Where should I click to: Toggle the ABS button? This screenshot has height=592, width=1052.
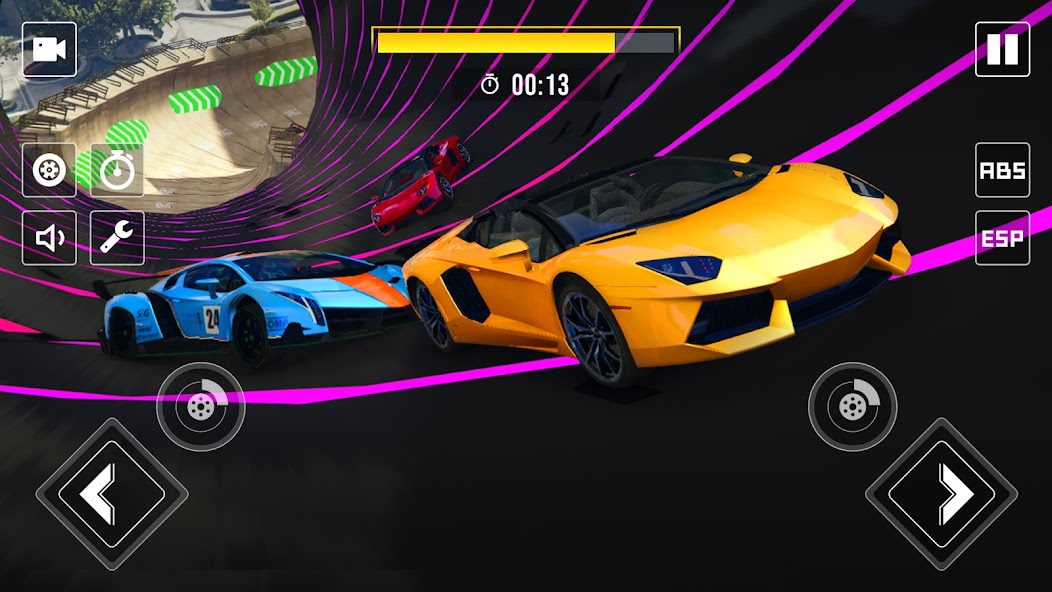(x=1002, y=170)
